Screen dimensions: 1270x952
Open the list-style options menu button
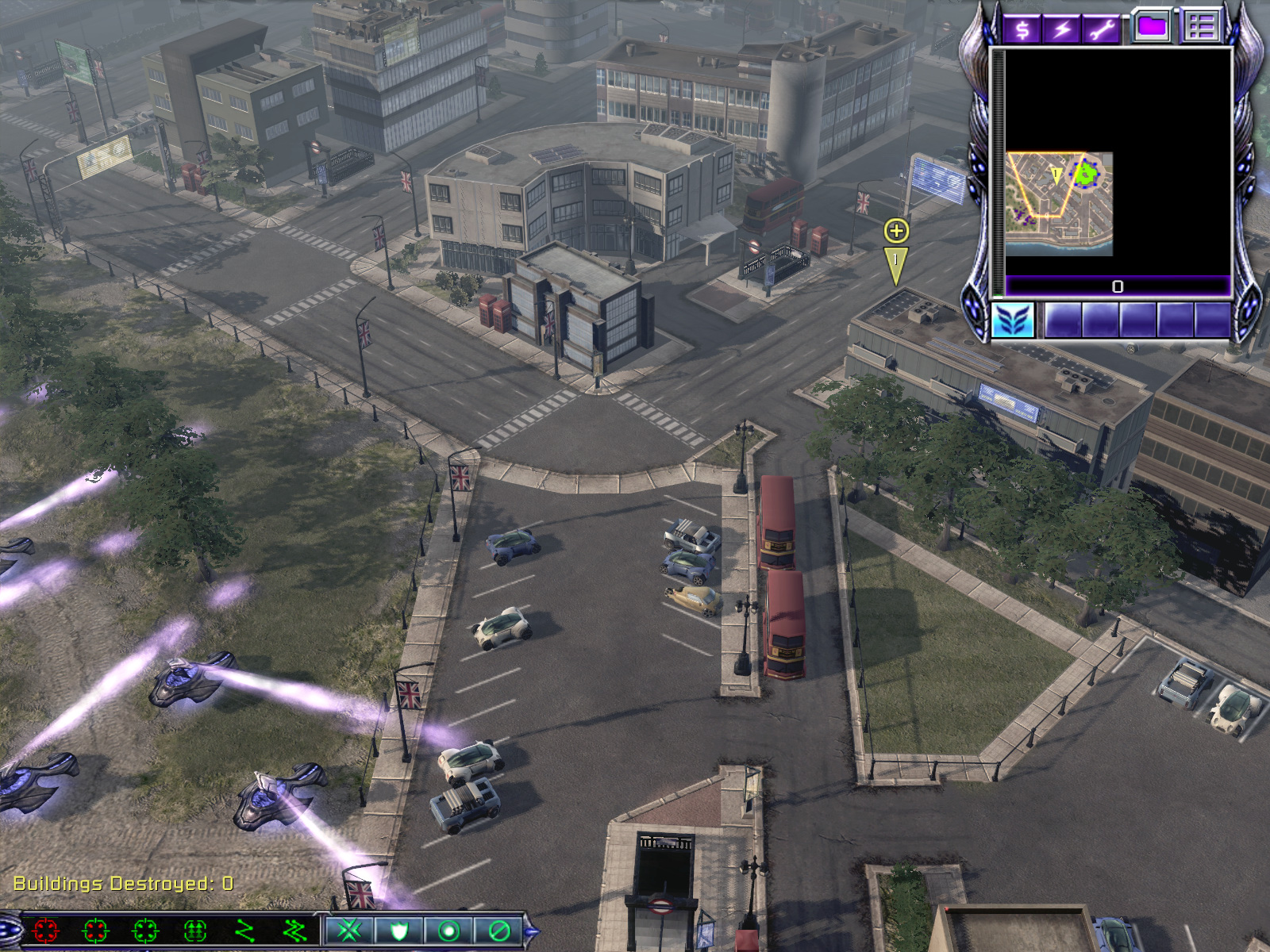pyautogui.click(x=1201, y=27)
